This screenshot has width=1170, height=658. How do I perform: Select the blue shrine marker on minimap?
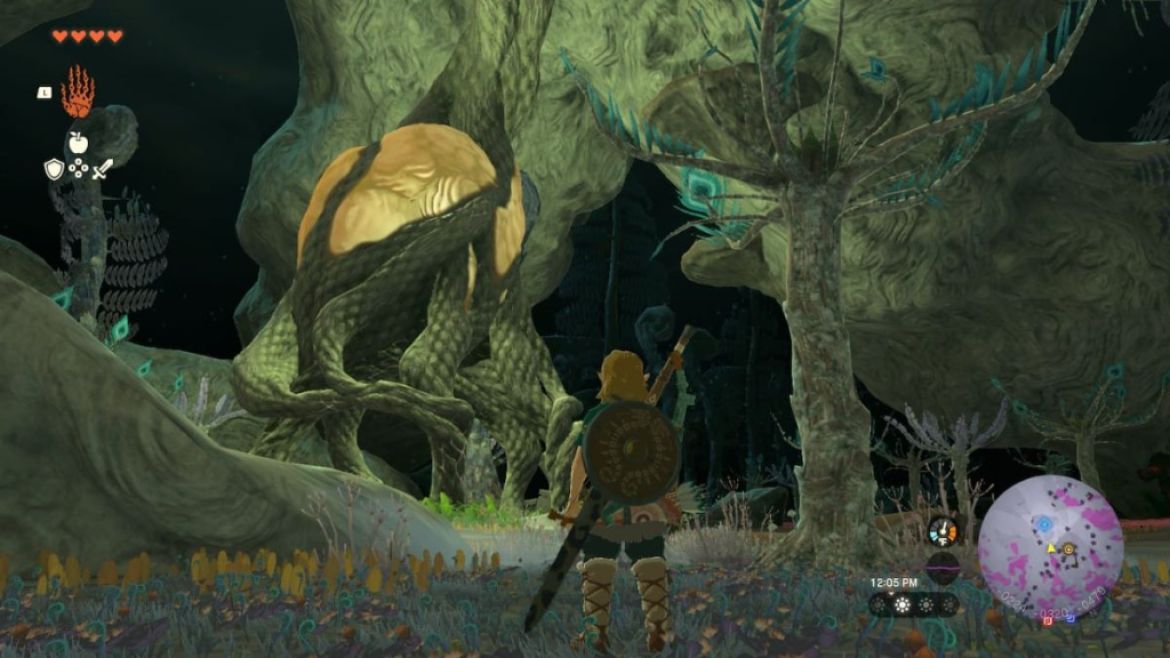(x=1044, y=523)
